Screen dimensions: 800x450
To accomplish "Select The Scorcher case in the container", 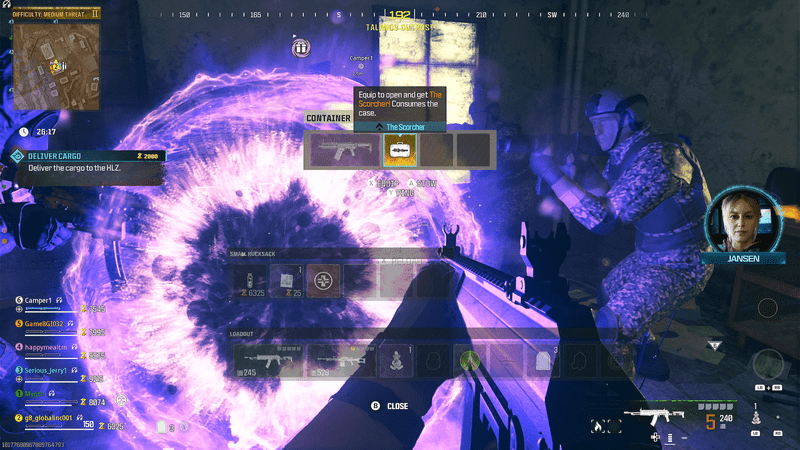I will coord(400,149).
